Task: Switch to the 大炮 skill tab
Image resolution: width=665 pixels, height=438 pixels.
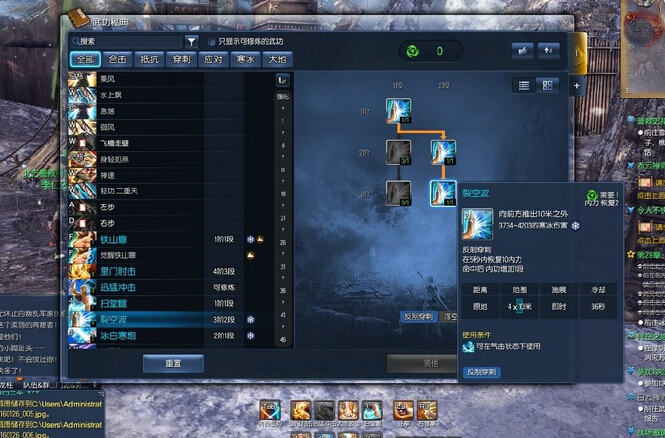Action: click(276, 59)
